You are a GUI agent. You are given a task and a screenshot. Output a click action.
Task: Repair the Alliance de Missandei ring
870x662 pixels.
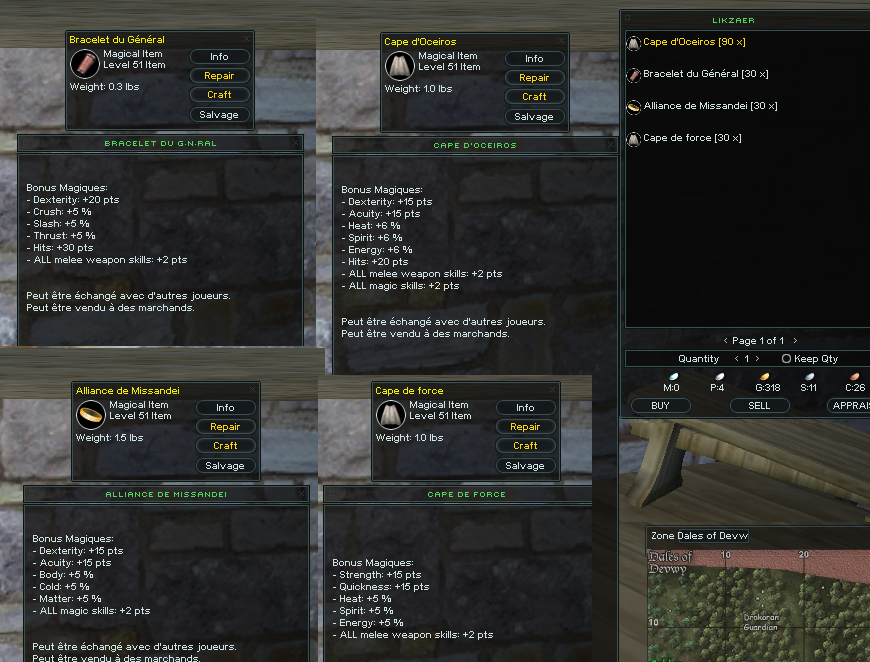pos(225,427)
